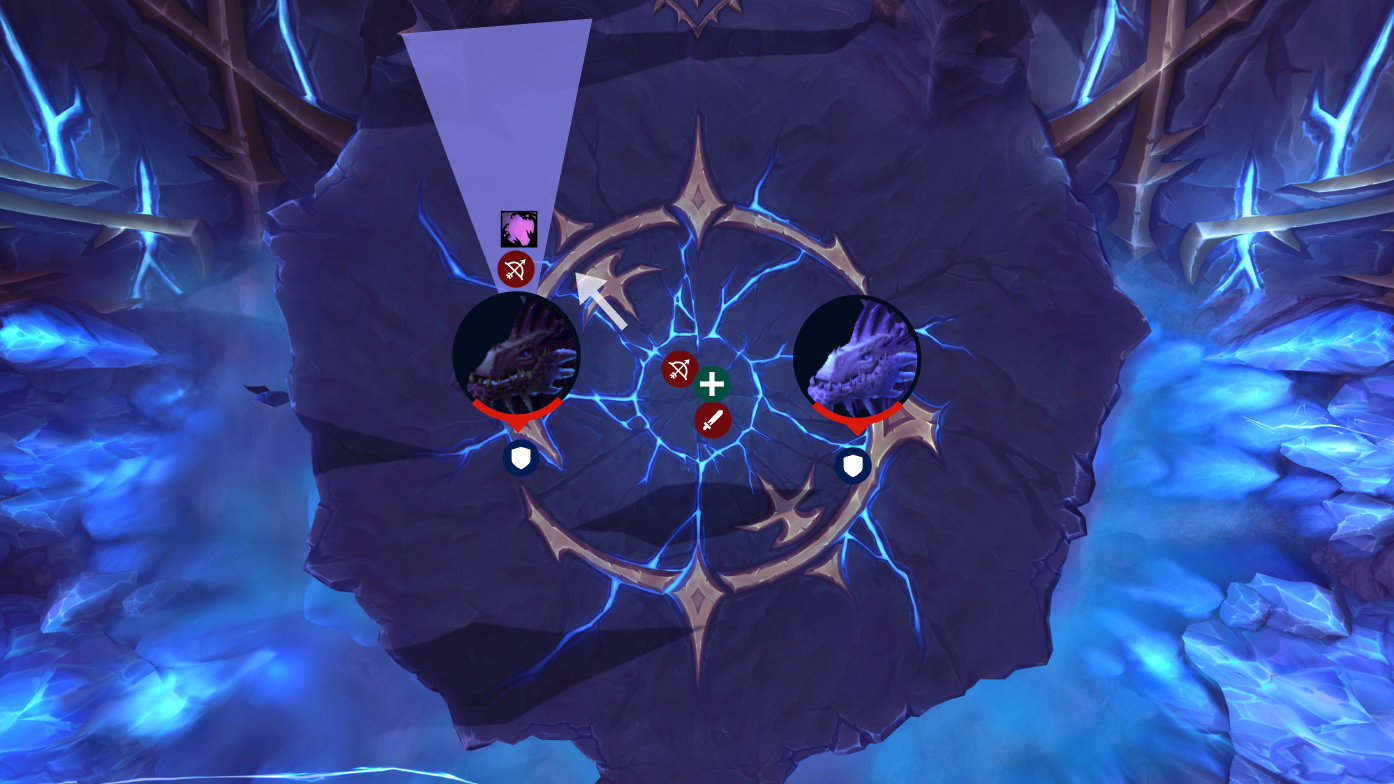
Task: Click the ranged bow marker under the pink spell icon
Action: click(x=516, y=269)
